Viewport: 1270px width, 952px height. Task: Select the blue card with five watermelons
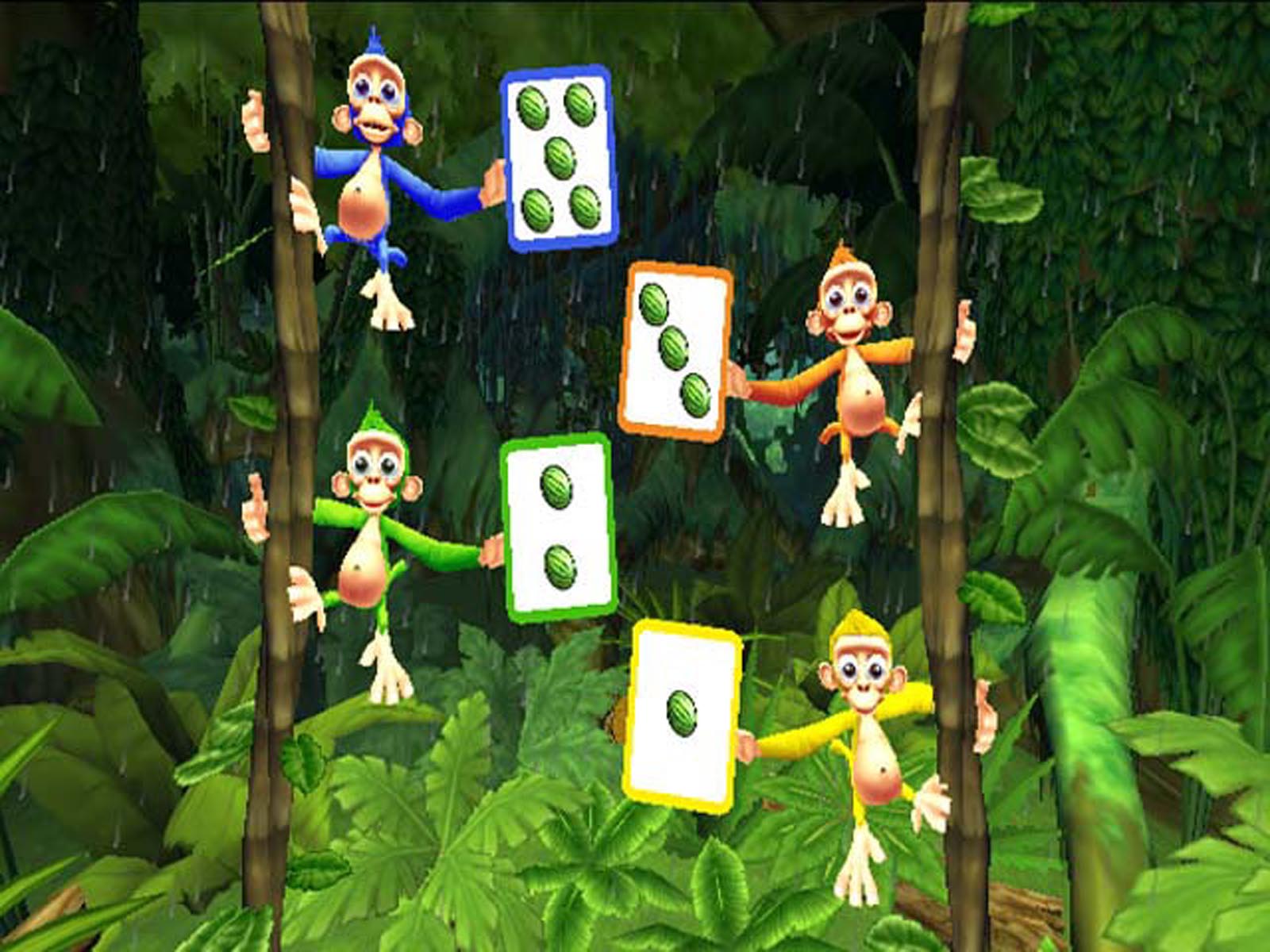pyautogui.click(x=560, y=157)
